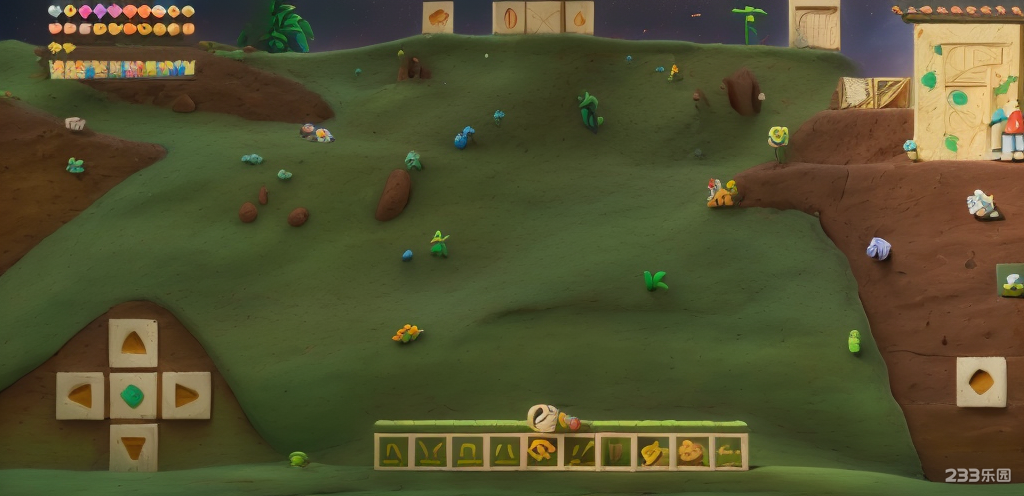Select the brown shield-shaped hotbar slot
This screenshot has width=1024, height=496.
(615, 452)
